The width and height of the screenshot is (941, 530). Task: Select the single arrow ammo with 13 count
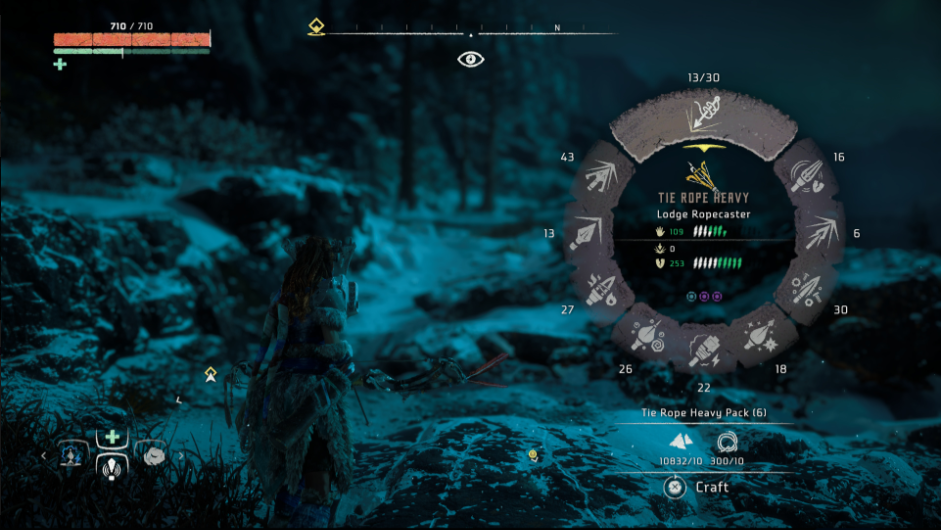586,233
